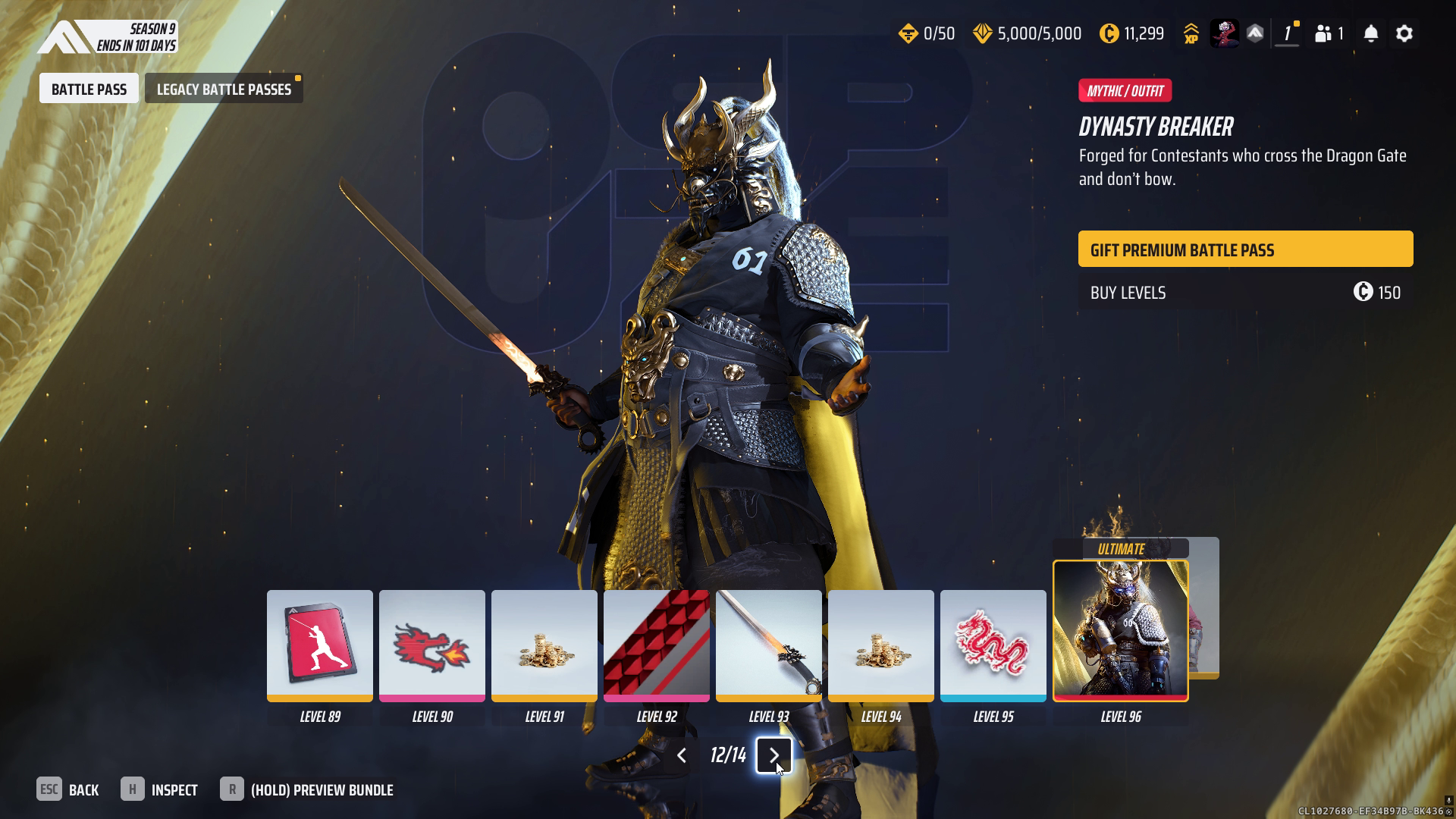Select the Level 89 emote card reward
This screenshot has height=819, width=1456.
(319, 645)
